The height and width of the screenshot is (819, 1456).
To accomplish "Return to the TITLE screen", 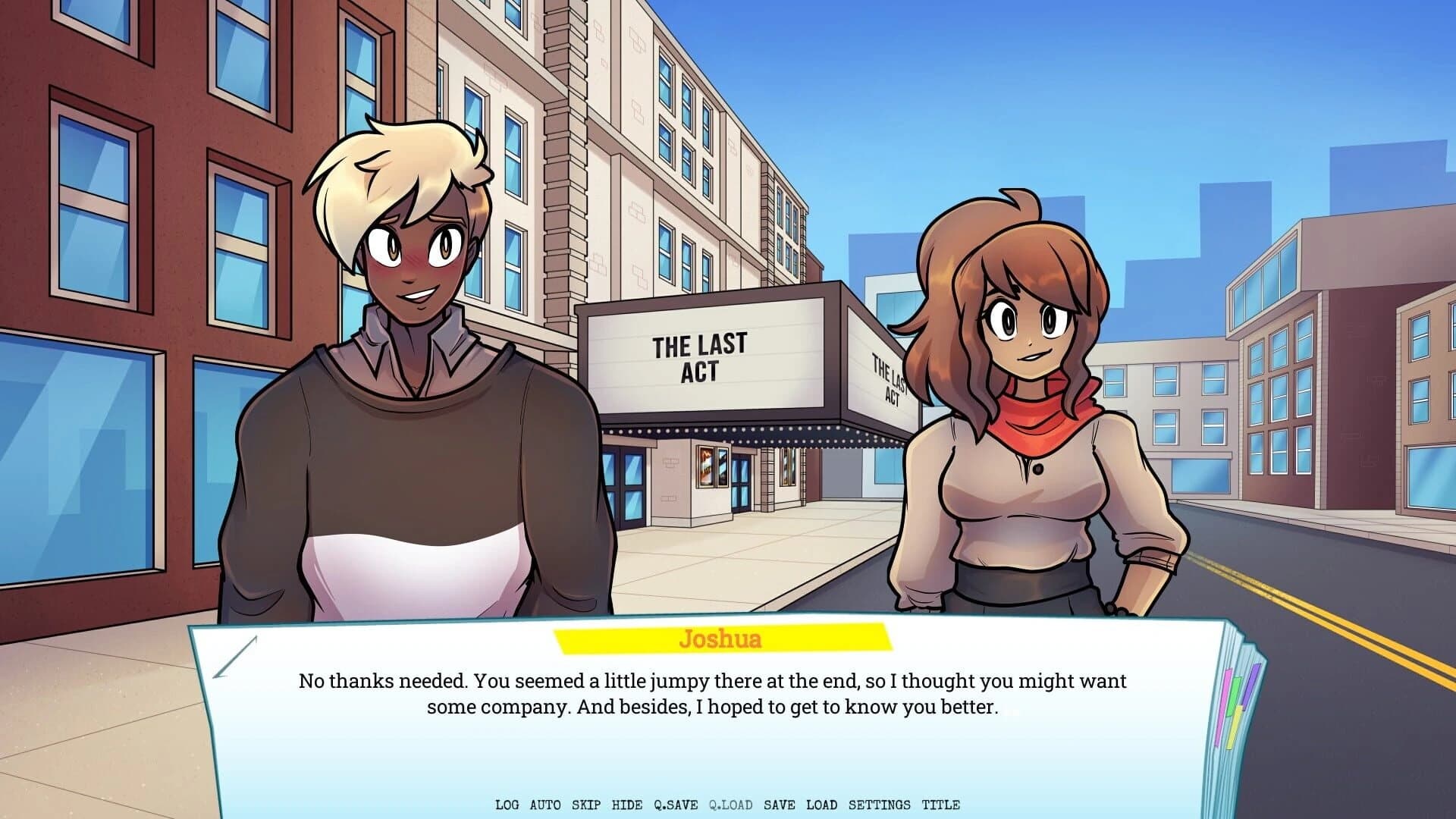I will pyautogui.click(x=940, y=805).
